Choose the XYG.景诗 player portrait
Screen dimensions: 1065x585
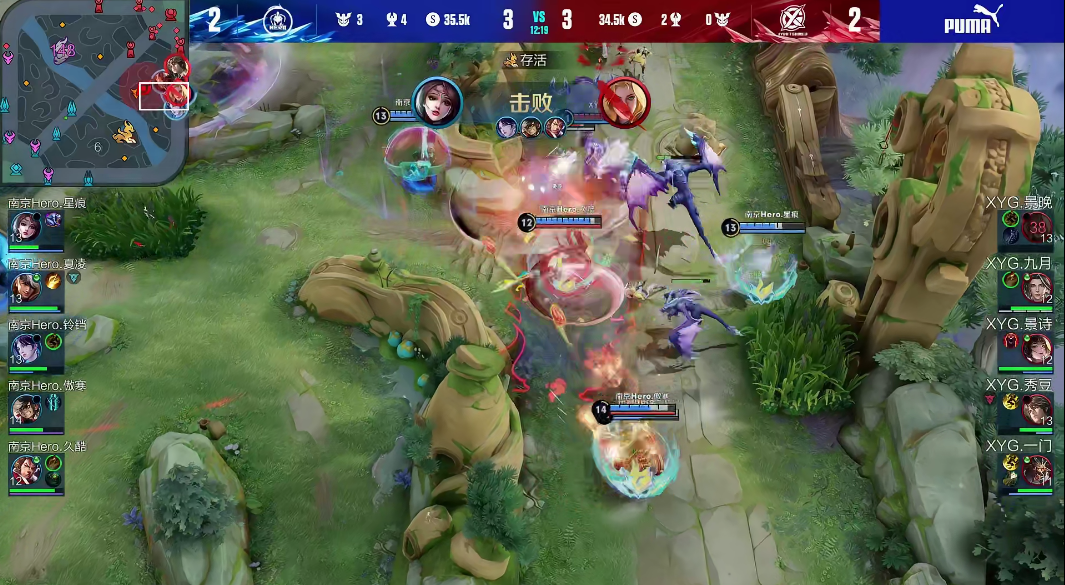1037,349
